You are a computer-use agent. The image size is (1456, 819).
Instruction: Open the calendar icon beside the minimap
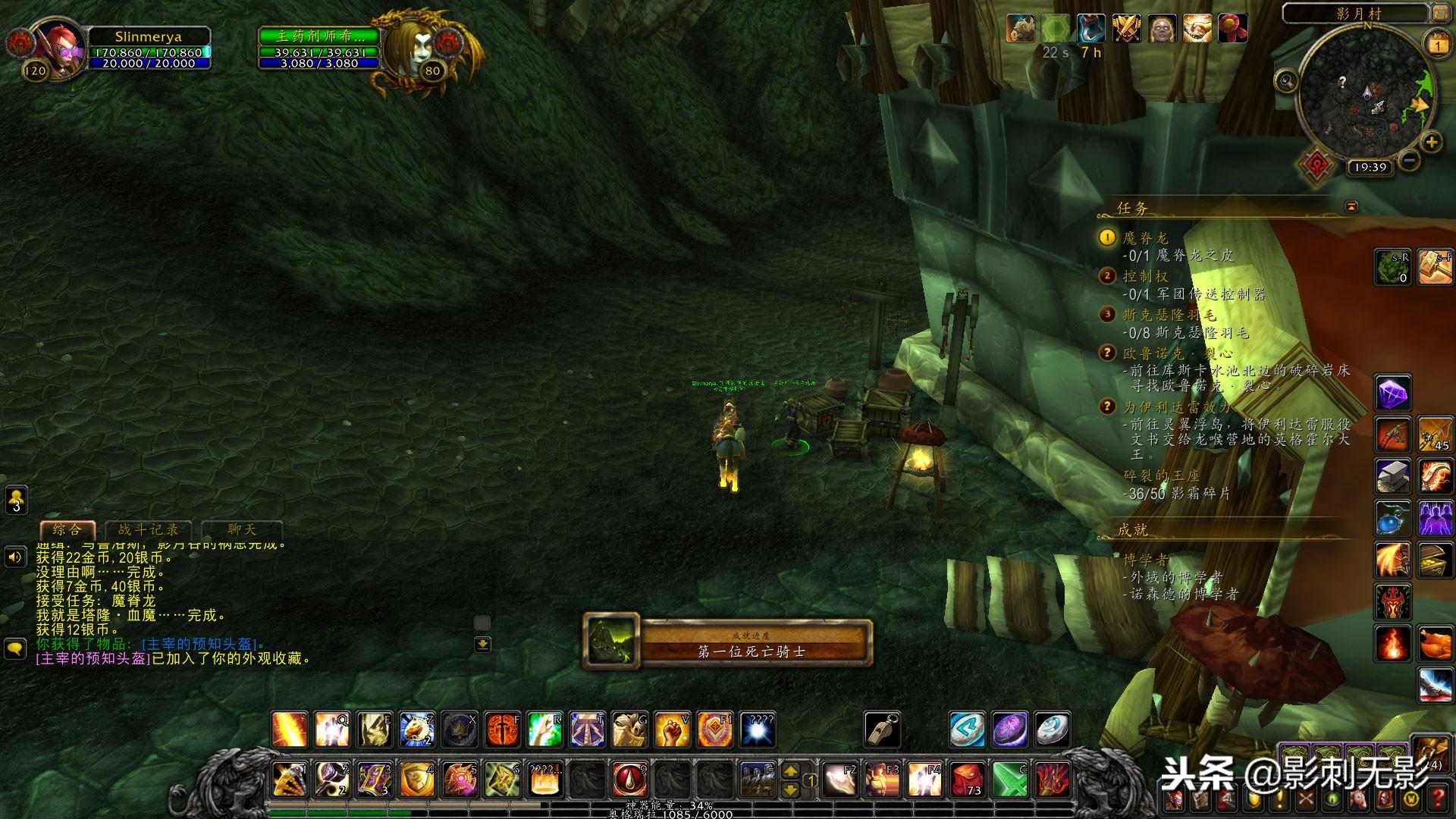click(1438, 45)
